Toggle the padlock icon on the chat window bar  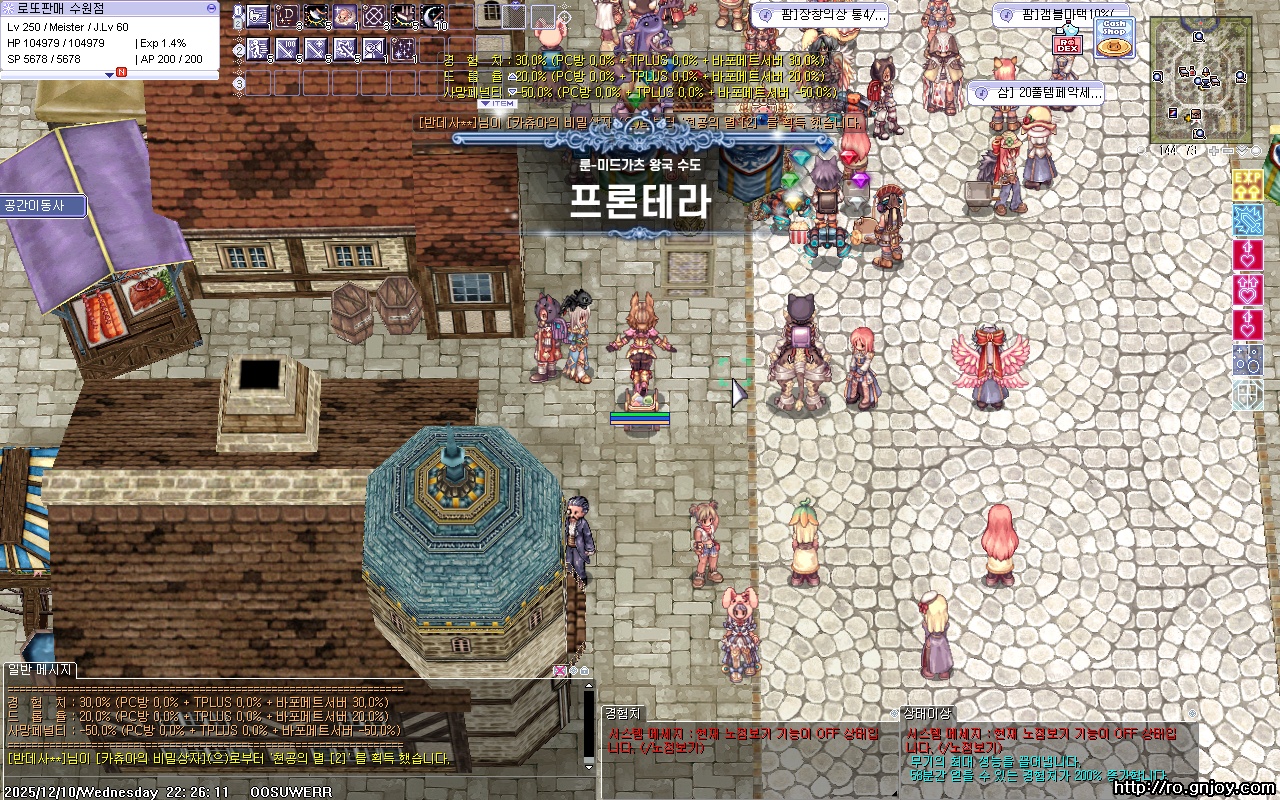pos(585,670)
